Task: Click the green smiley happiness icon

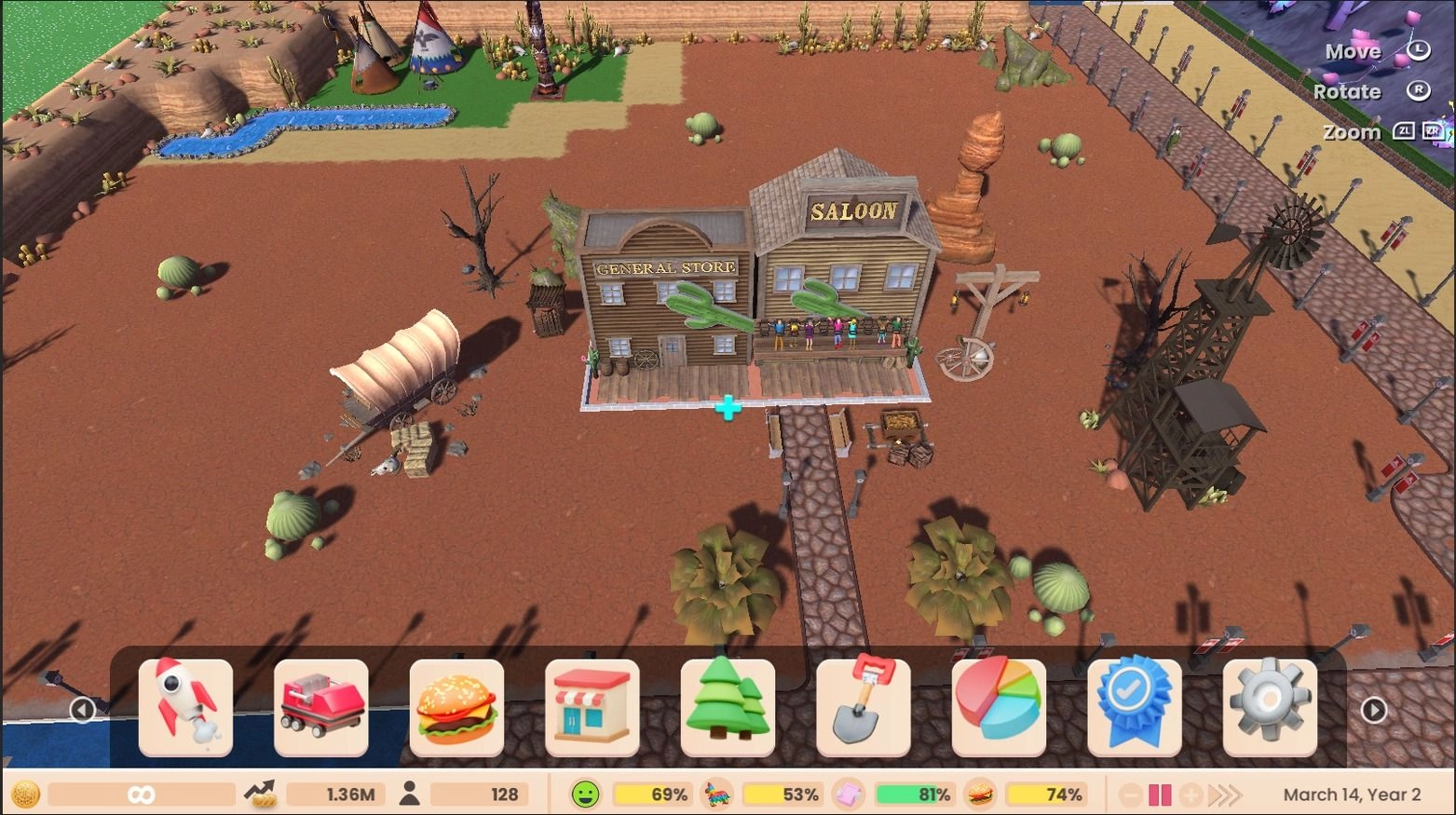Action: click(584, 794)
